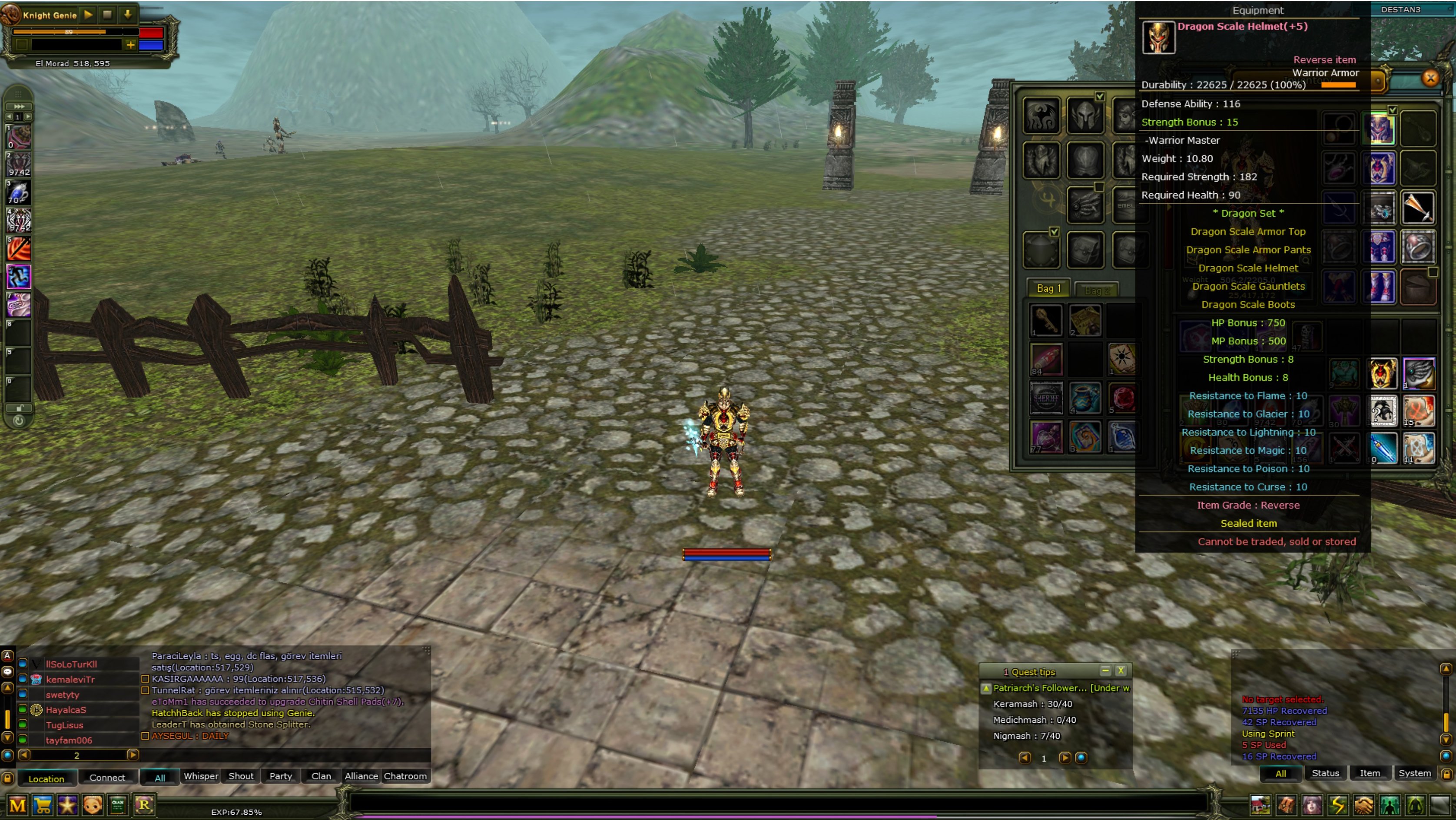The image size is (1456, 820).
Task: Expand the Patriarch's Follower quest entry
Action: [x=986, y=688]
